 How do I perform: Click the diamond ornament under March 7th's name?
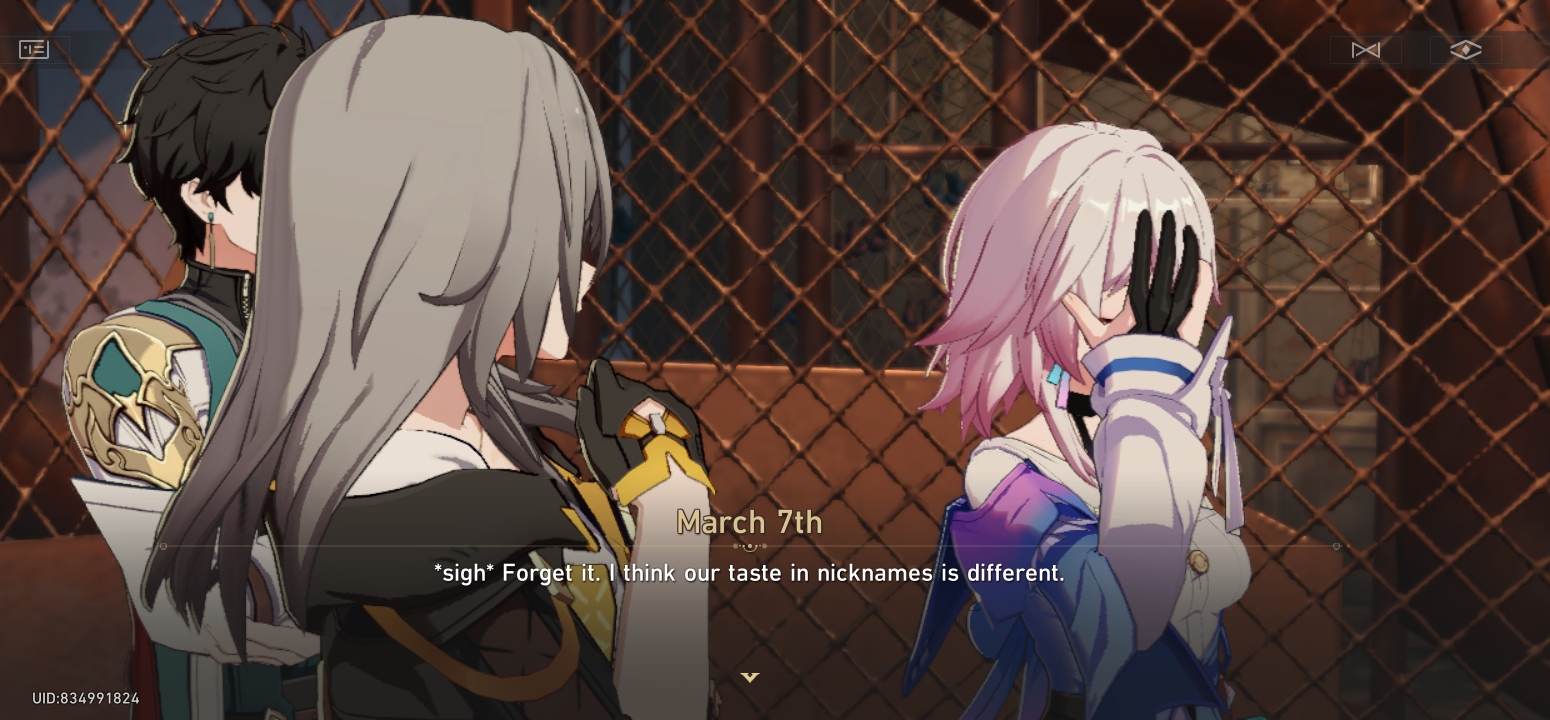tap(749, 546)
